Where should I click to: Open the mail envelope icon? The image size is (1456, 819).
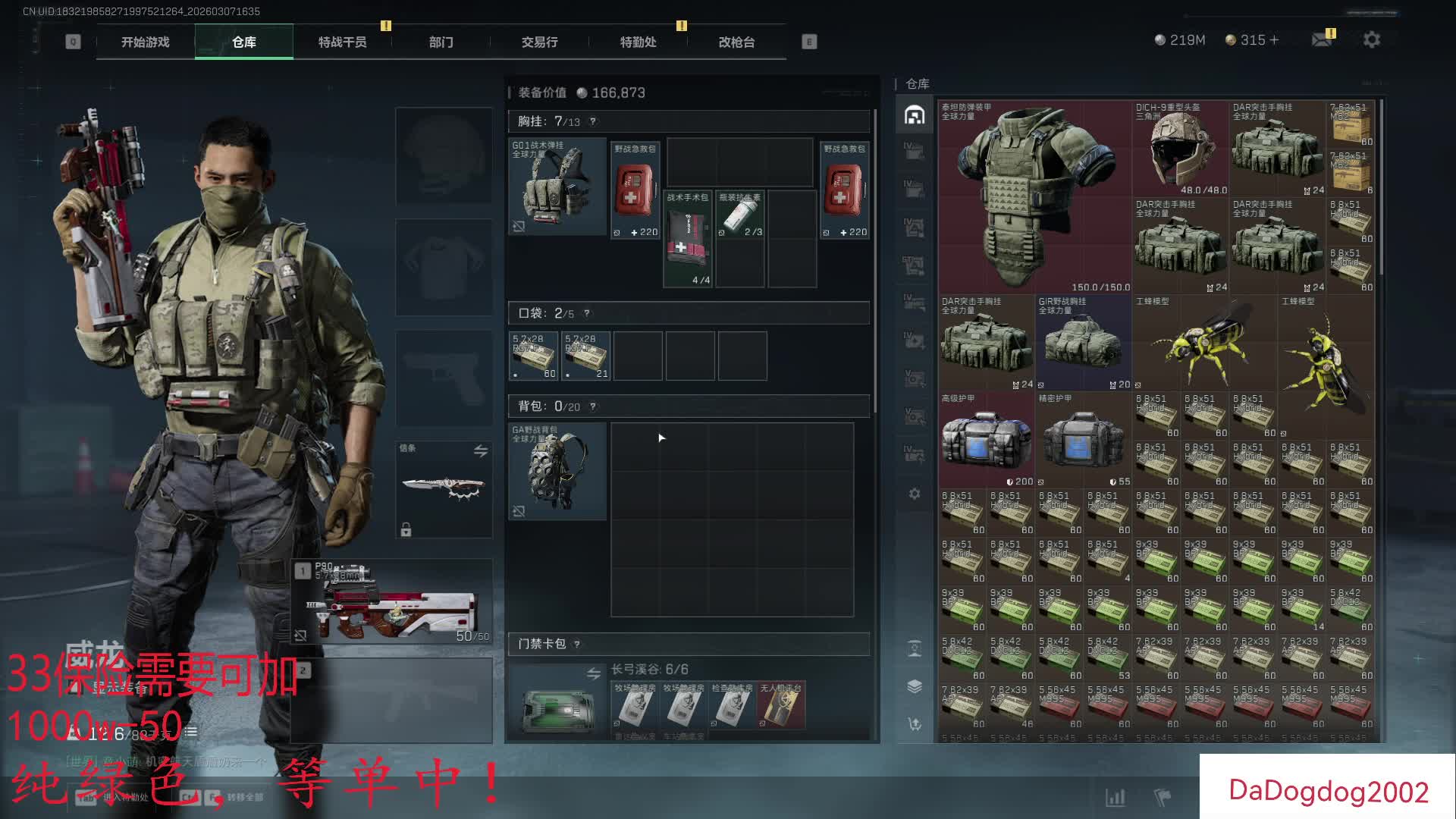1322,39
